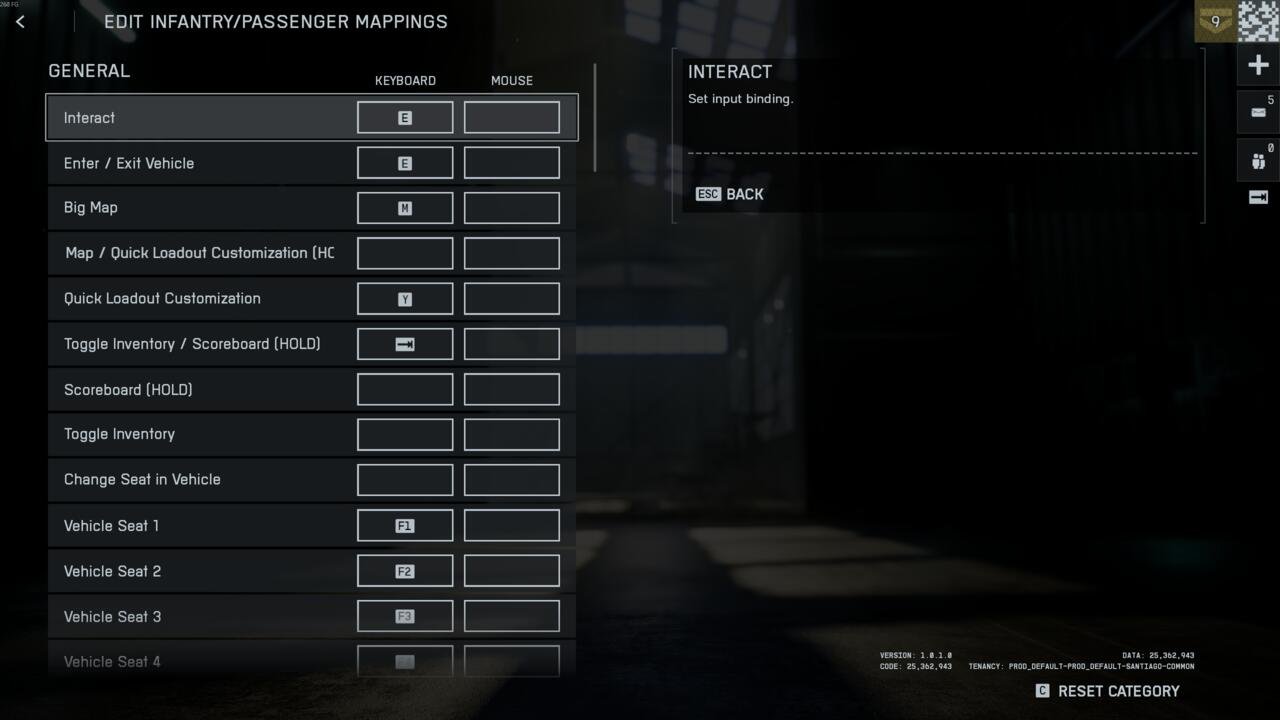
Task: Click the Y binding for Quick Loadout Customization
Action: pyautogui.click(x=404, y=298)
